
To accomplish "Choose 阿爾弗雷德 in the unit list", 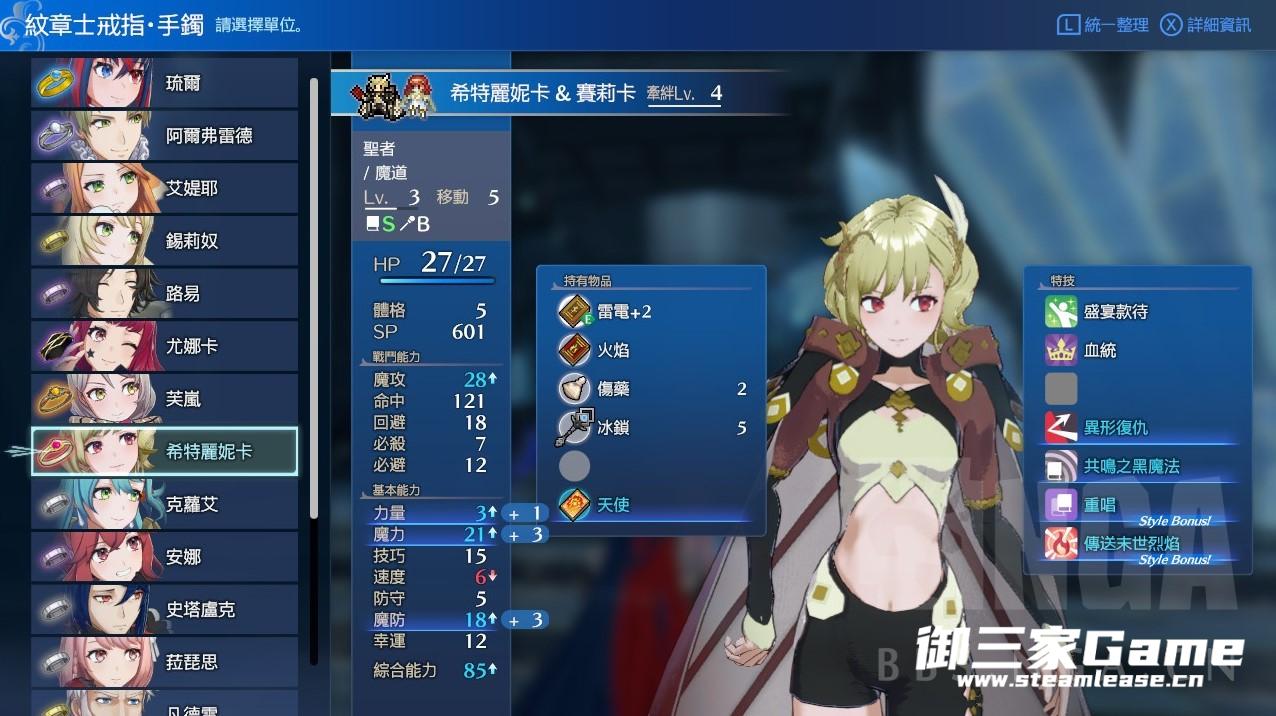I will 165,136.
